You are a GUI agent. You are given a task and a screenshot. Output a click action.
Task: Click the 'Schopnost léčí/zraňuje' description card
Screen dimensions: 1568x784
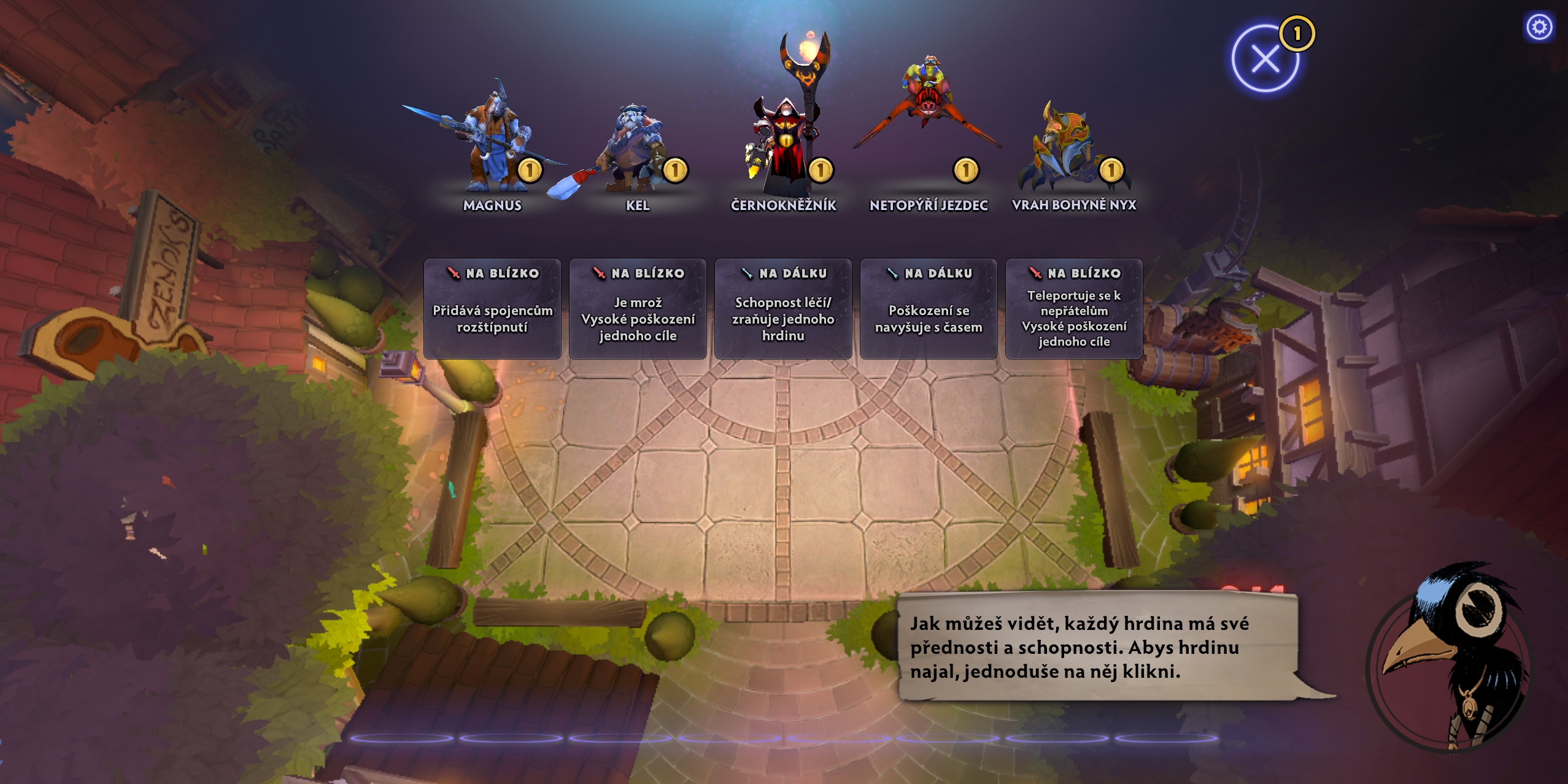click(x=783, y=309)
